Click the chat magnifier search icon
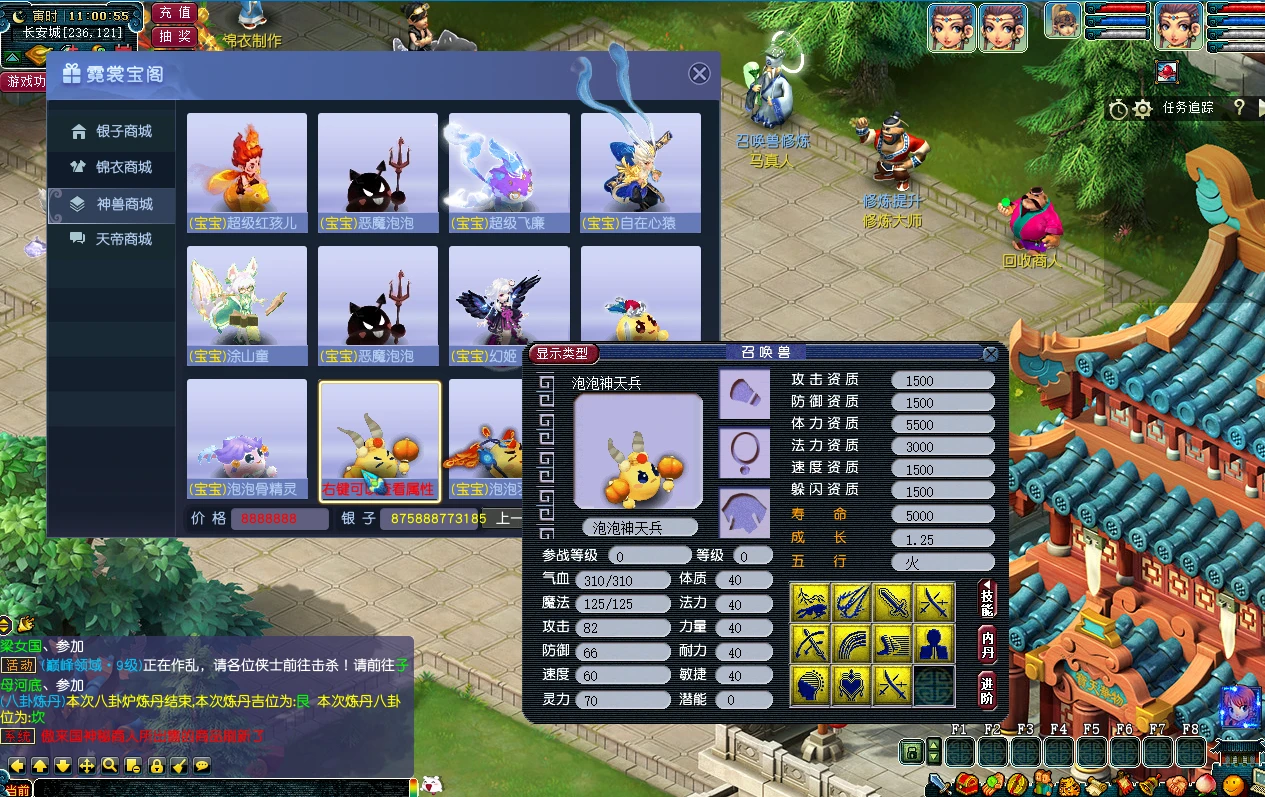 110,766
